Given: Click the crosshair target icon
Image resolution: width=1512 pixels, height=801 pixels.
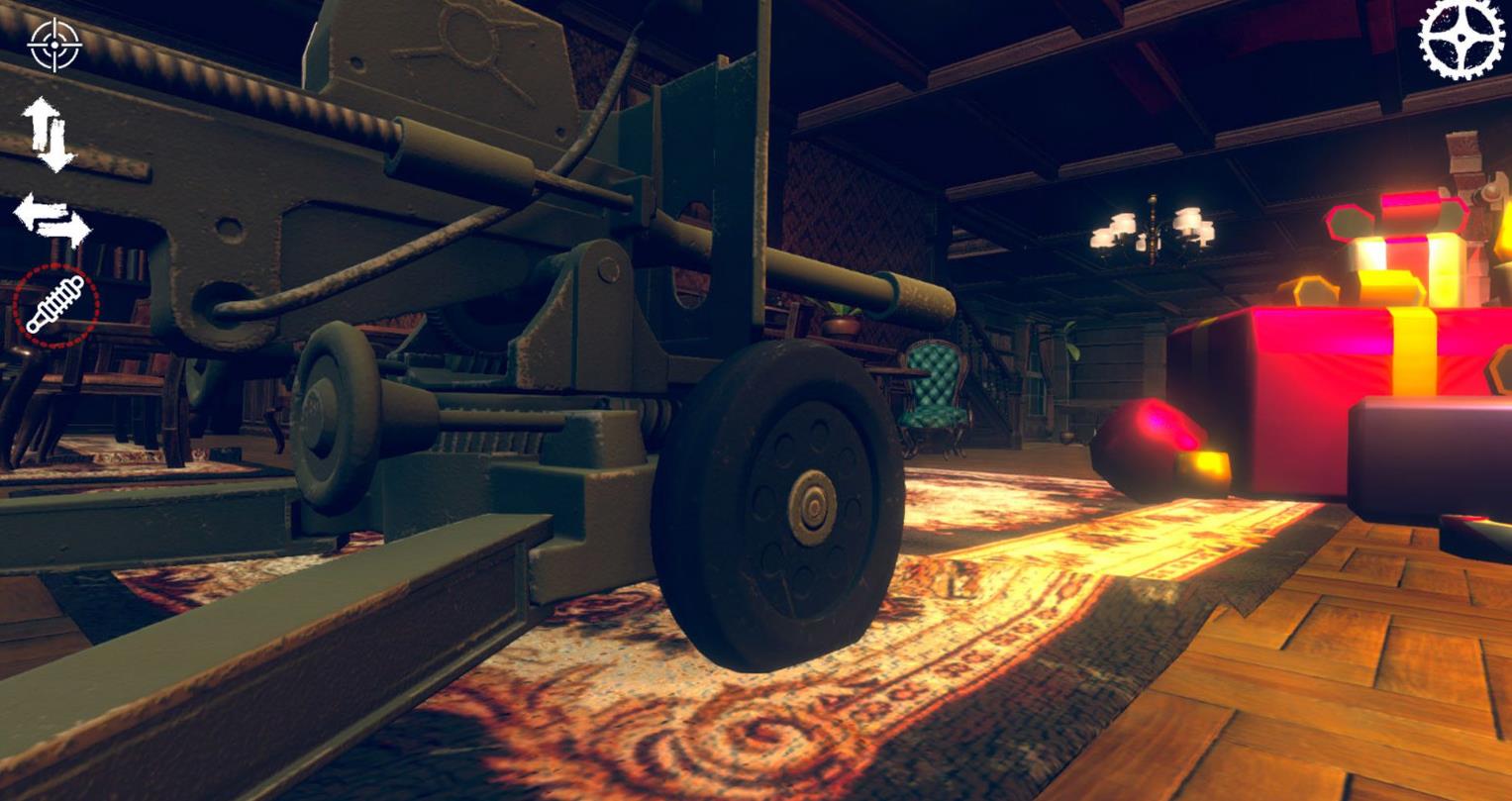Looking at the screenshot, I should point(54,45).
